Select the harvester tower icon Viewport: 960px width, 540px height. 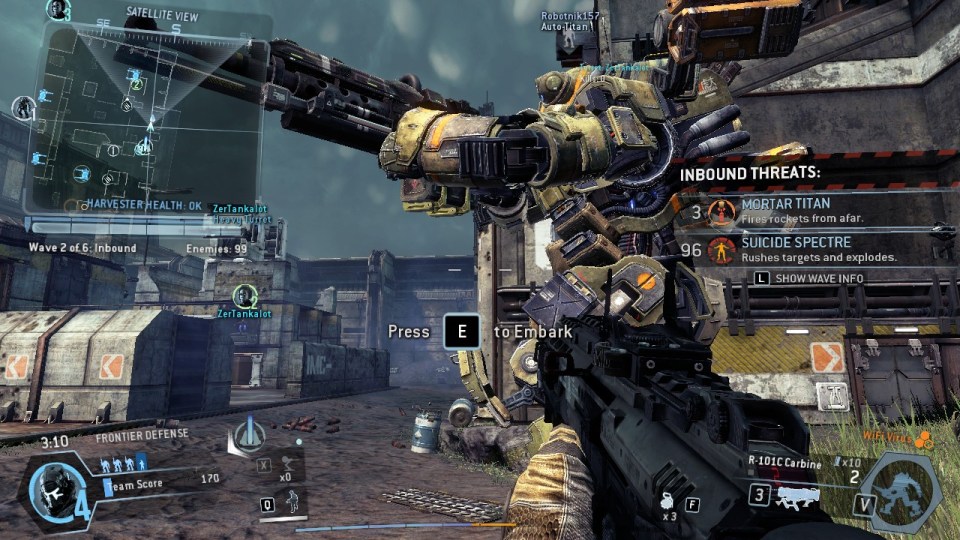[x=247, y=434]
